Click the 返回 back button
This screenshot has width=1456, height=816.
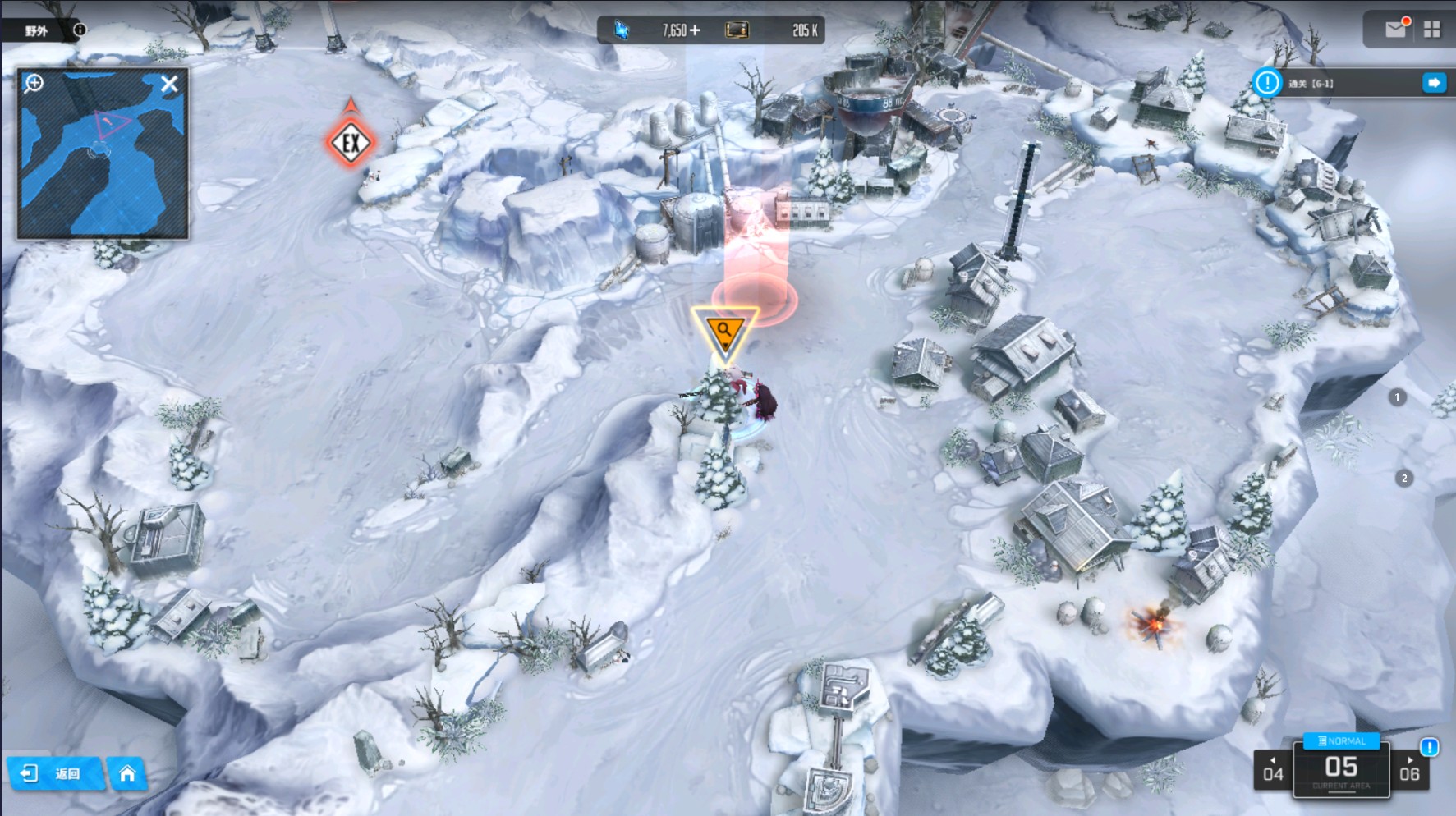click(55, 773)
